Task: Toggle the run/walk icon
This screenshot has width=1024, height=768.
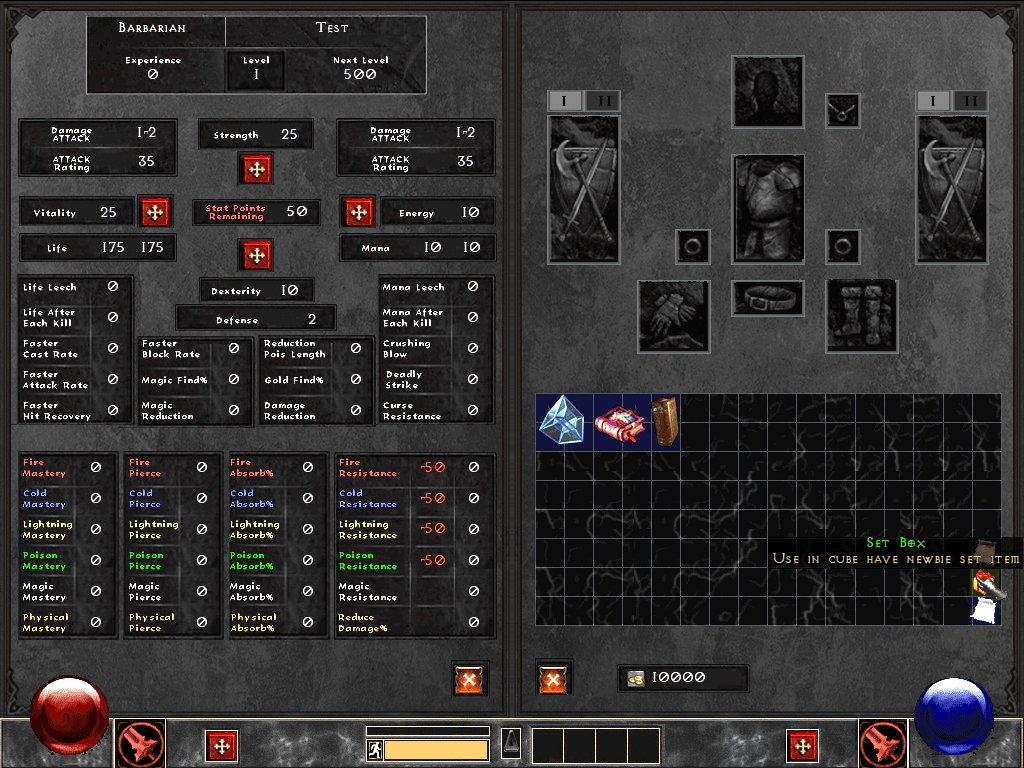Action: click(x=375, y=750)
